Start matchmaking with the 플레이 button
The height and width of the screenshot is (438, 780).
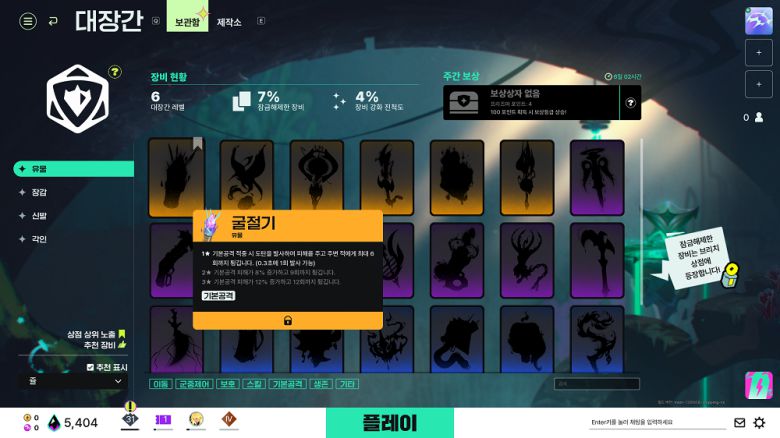[390, 423]
